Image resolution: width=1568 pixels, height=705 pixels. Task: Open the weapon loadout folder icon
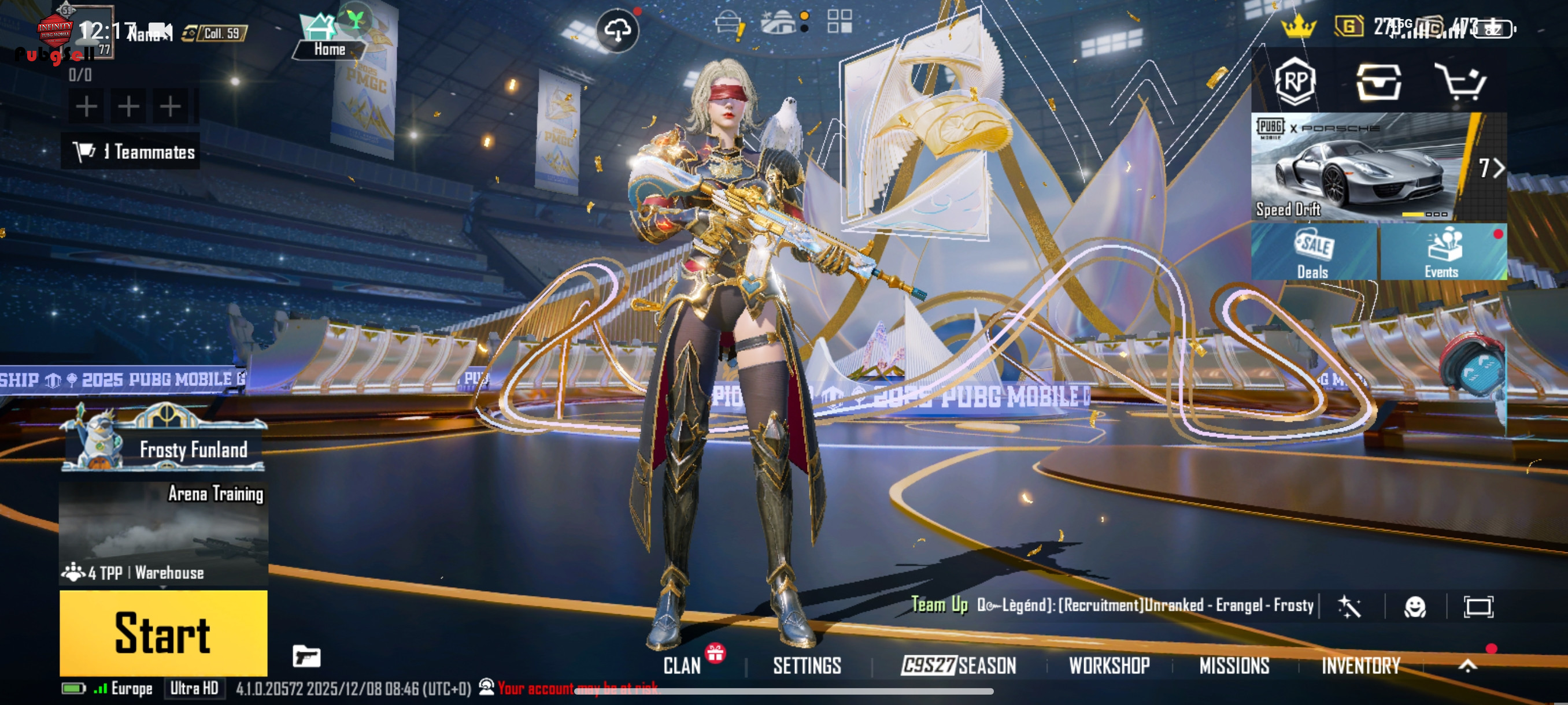point(306,657)
